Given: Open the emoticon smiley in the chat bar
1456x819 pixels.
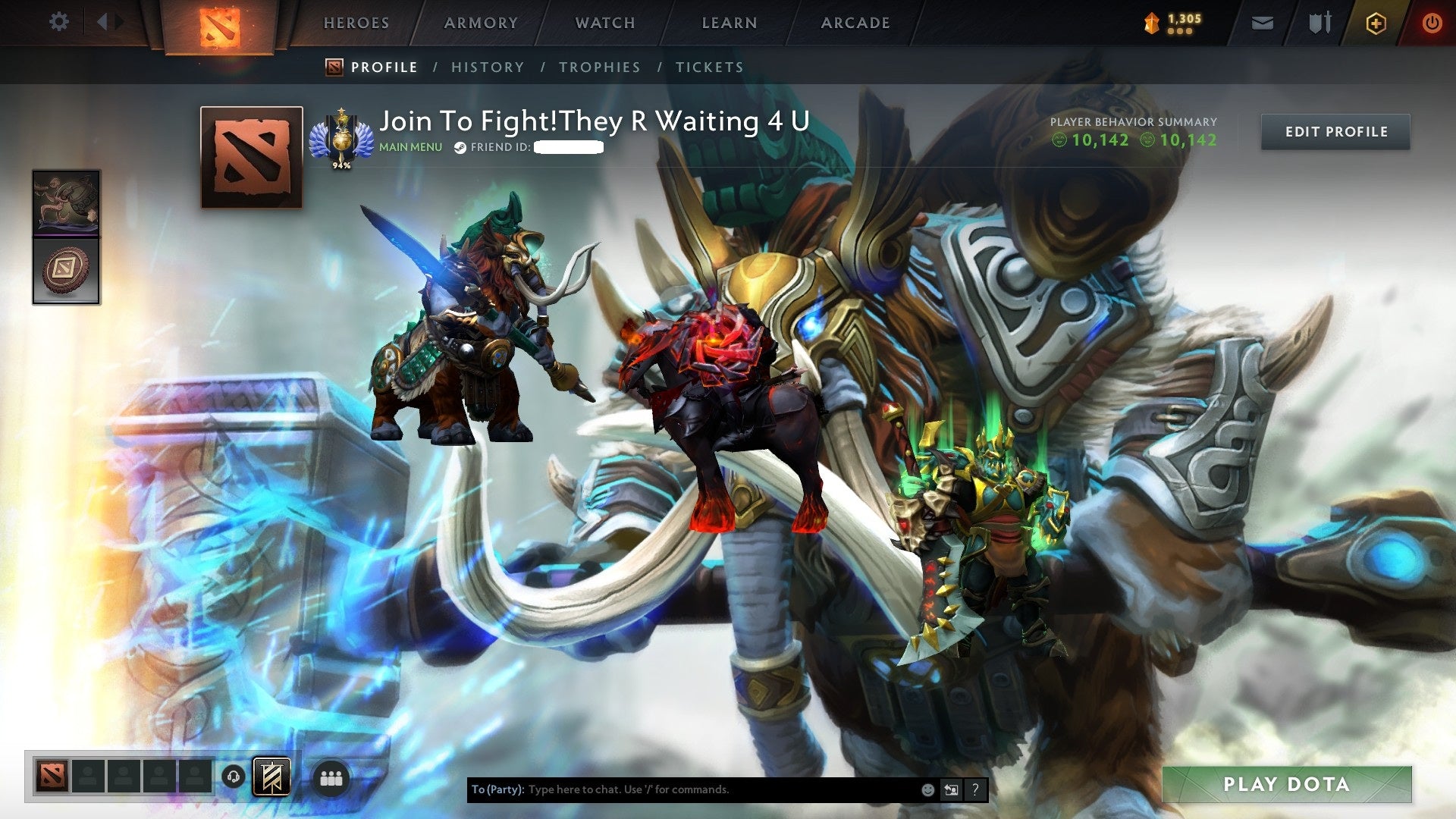Looking at the screenshot, I should coord(927,789).
